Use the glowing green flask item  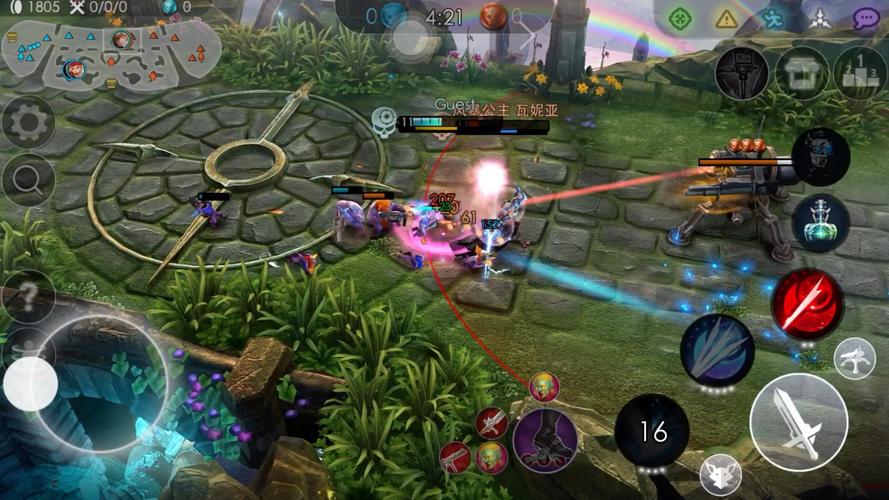[x=821, y=222]
